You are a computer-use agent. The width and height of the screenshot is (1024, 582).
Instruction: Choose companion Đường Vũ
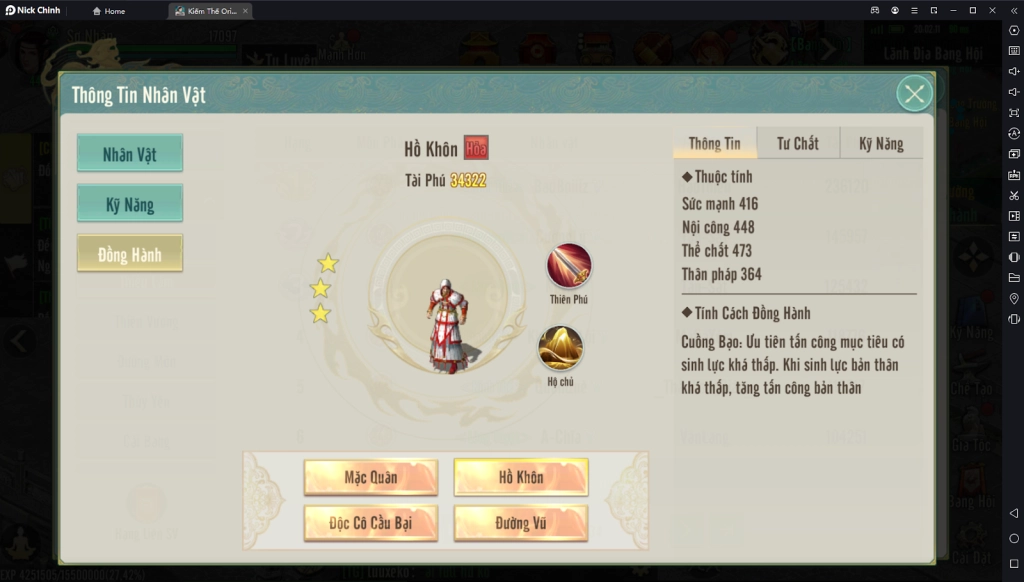tap(521, 523)
